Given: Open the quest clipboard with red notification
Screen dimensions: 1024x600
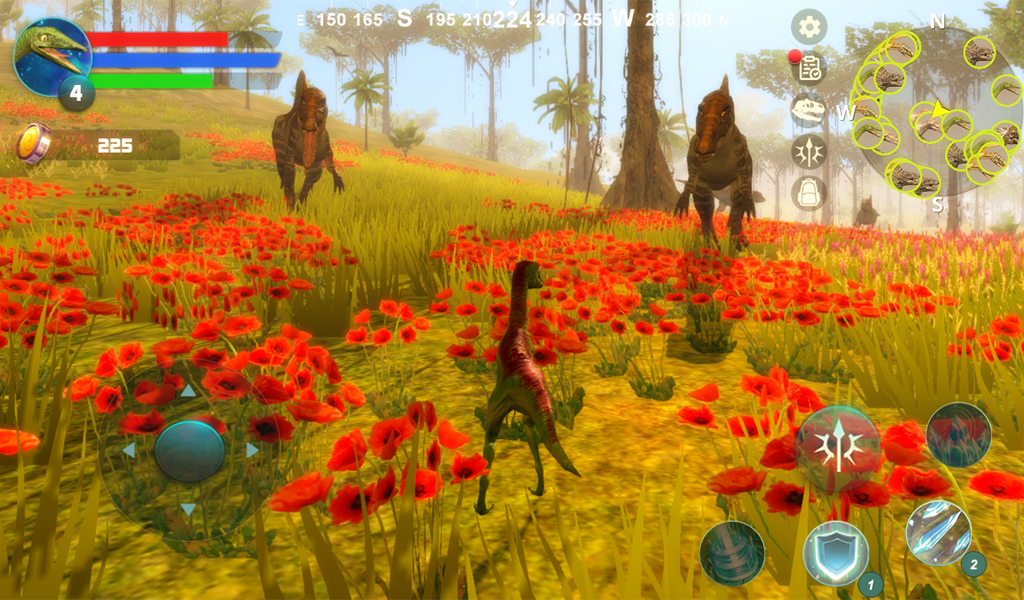Looking at the screenshot, I should coord(809,68).
